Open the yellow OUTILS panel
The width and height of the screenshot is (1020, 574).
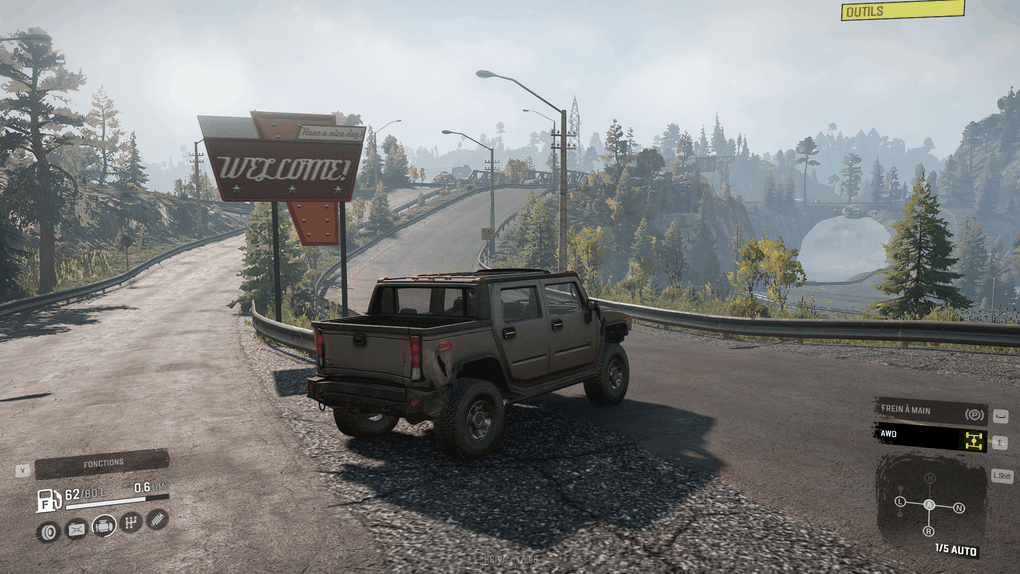[902, 11]
